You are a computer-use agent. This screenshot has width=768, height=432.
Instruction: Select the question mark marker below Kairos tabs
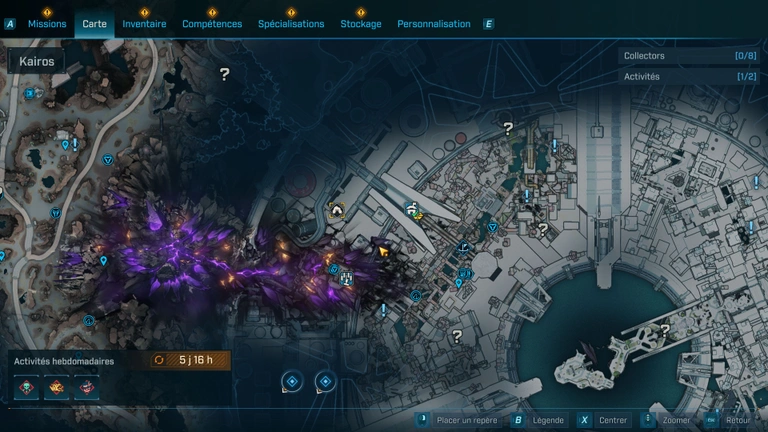pyautogui.click(x=225, y=74)
